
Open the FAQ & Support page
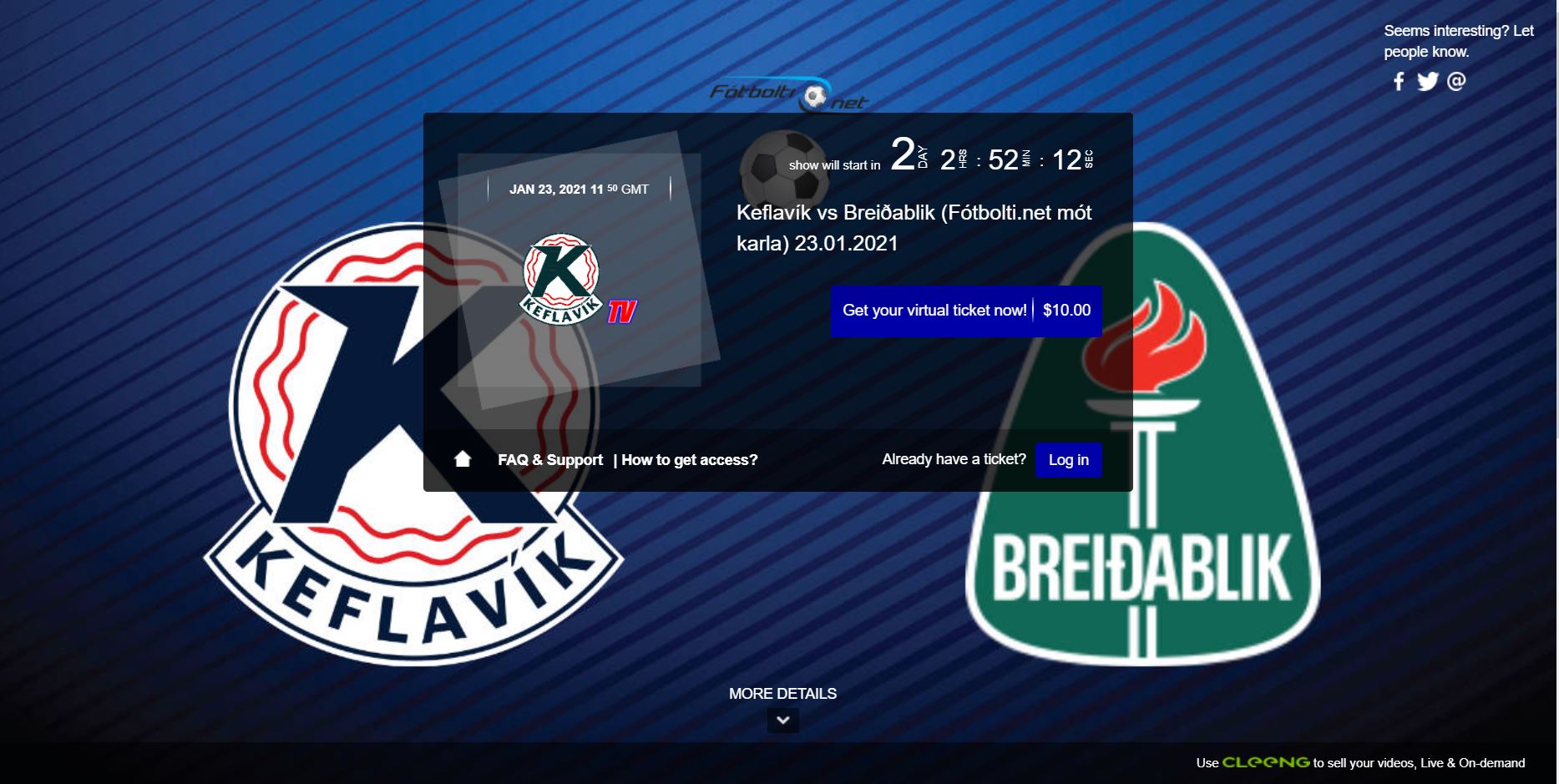point(549,460)
